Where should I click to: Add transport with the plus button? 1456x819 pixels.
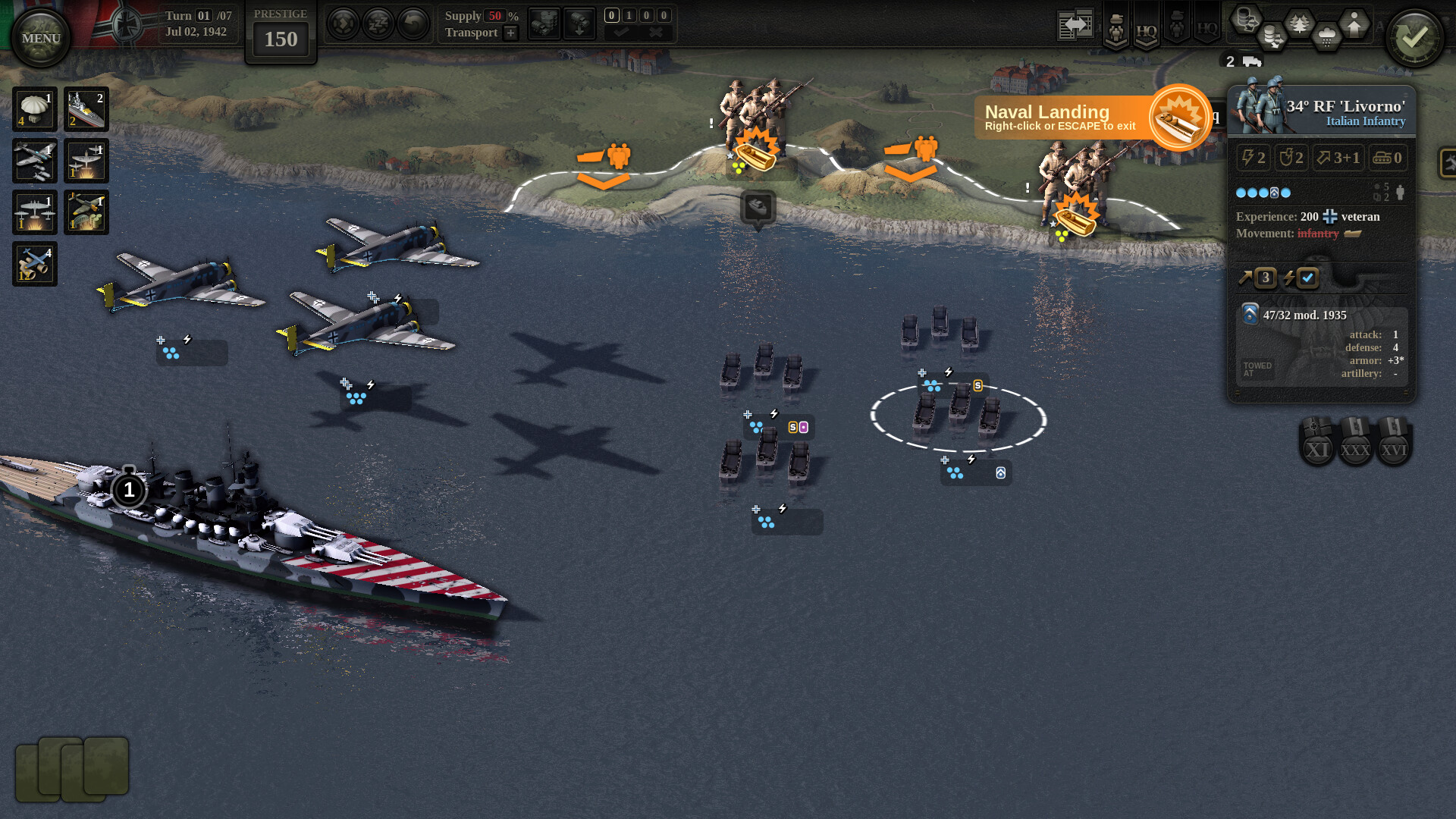(511, 33)
